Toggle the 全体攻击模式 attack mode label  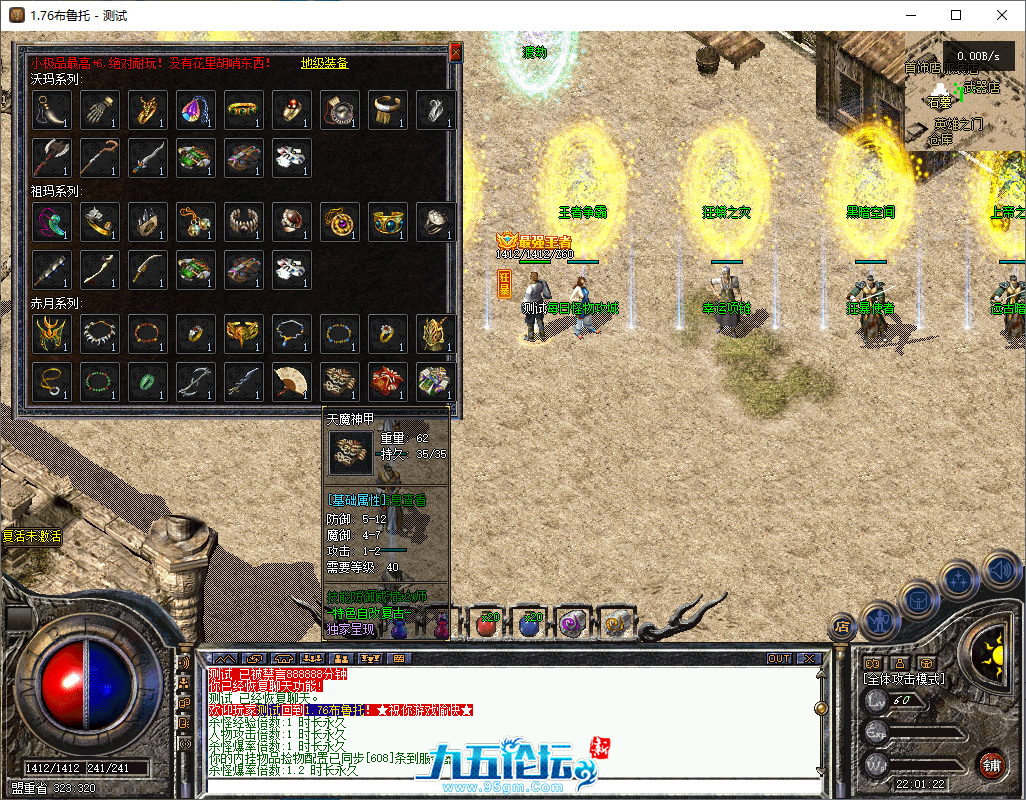[x=904, y=679]
